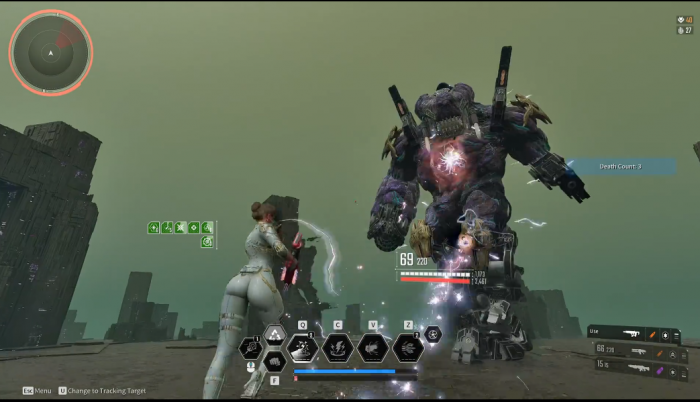Click the small round hexagon beside Z skill
Screen dimensions: 700x402
[x=433, y=335]
